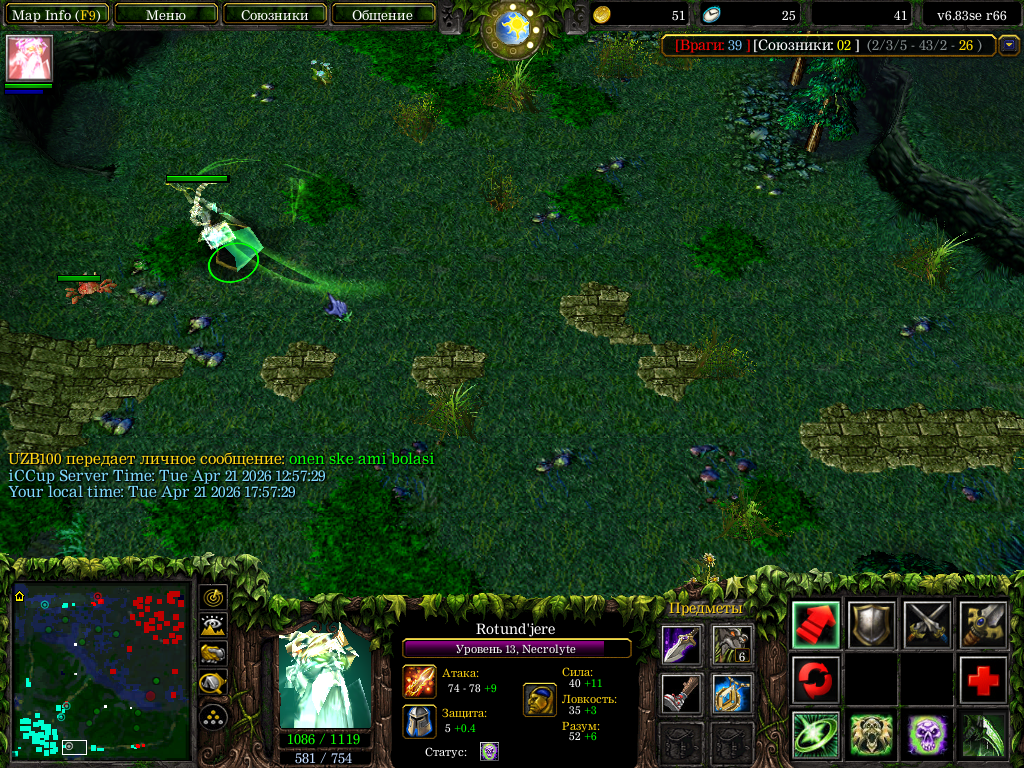This screenshot has width=1024, height=768.
Task: Toggle minimap terrain display (eye icon)
Action: 214,626
